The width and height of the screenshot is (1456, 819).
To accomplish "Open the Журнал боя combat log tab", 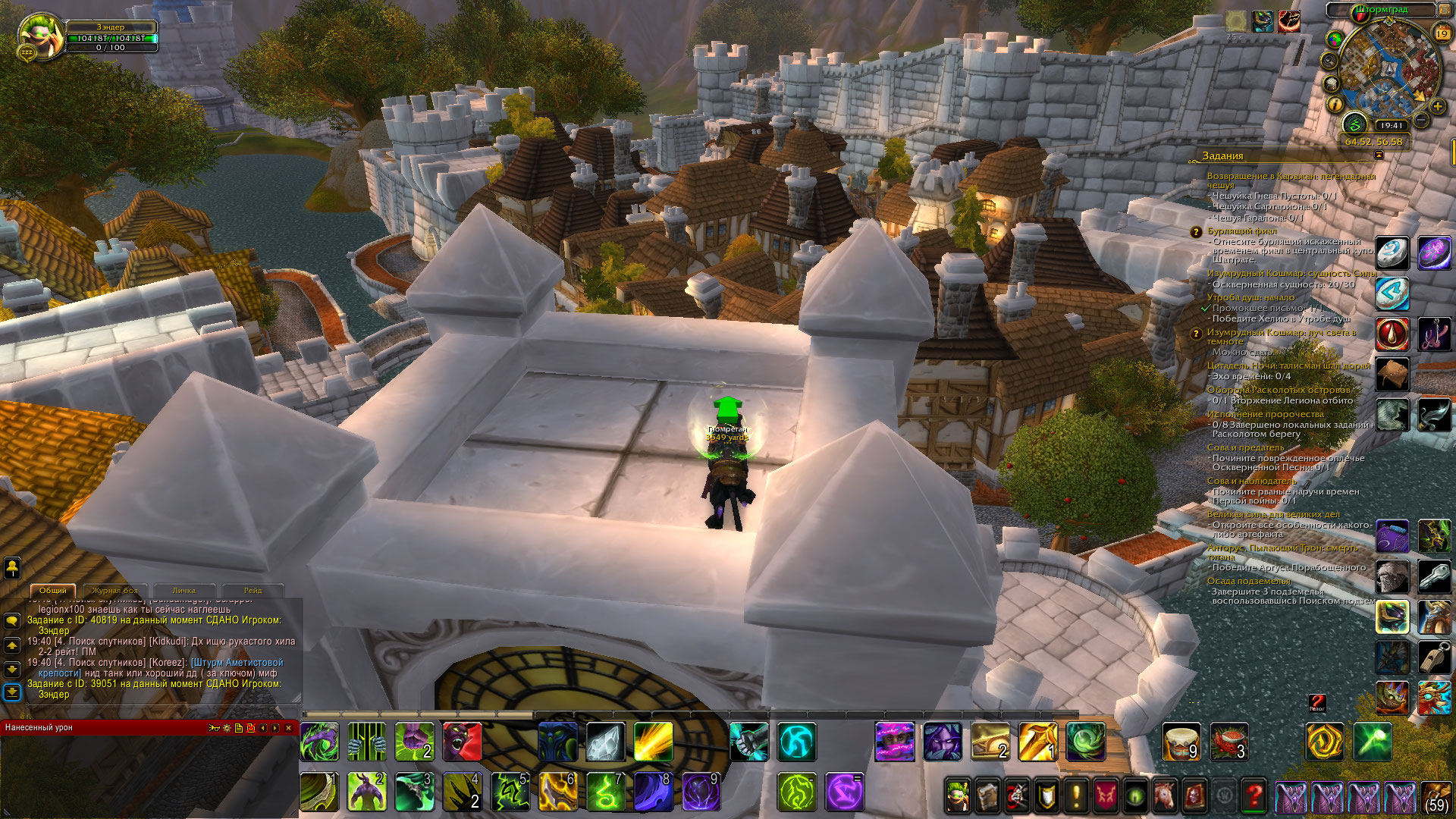I will click(115, 590).
